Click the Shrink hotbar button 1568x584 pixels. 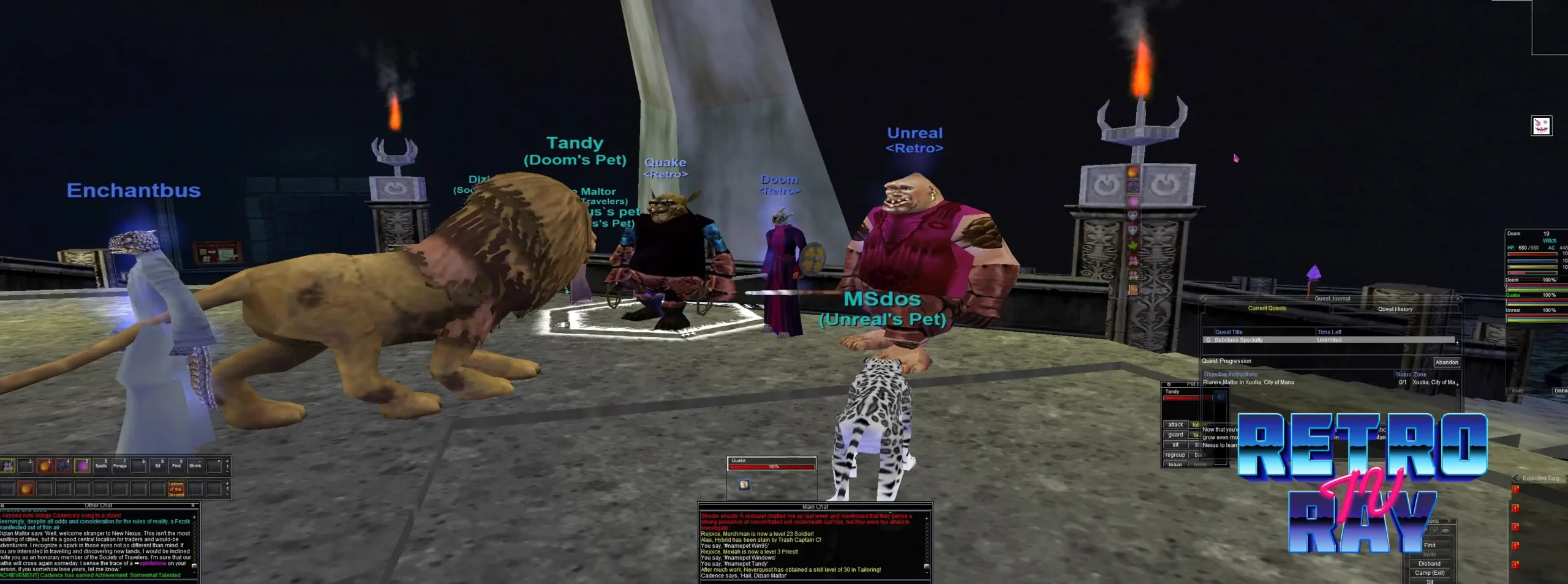click(x=195, y=466)
